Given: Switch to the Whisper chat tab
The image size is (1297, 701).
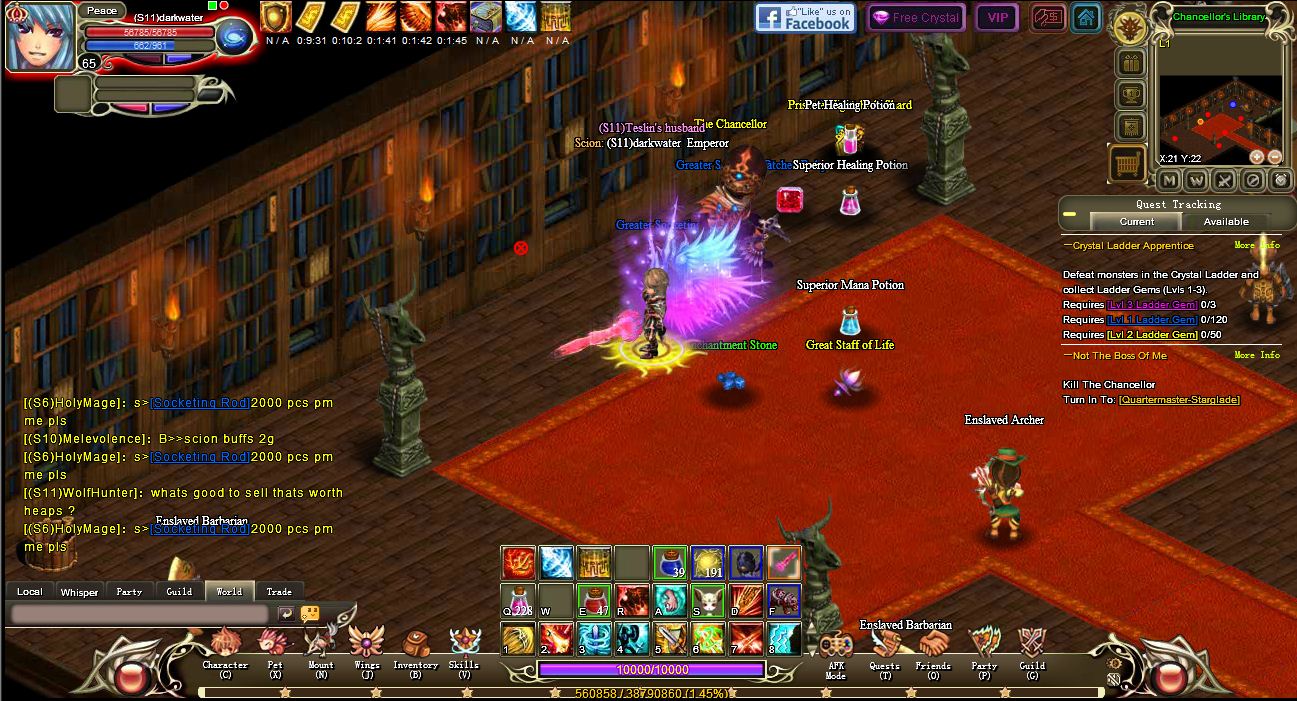Looking at the screenshot, I should [x=79, y=591].
